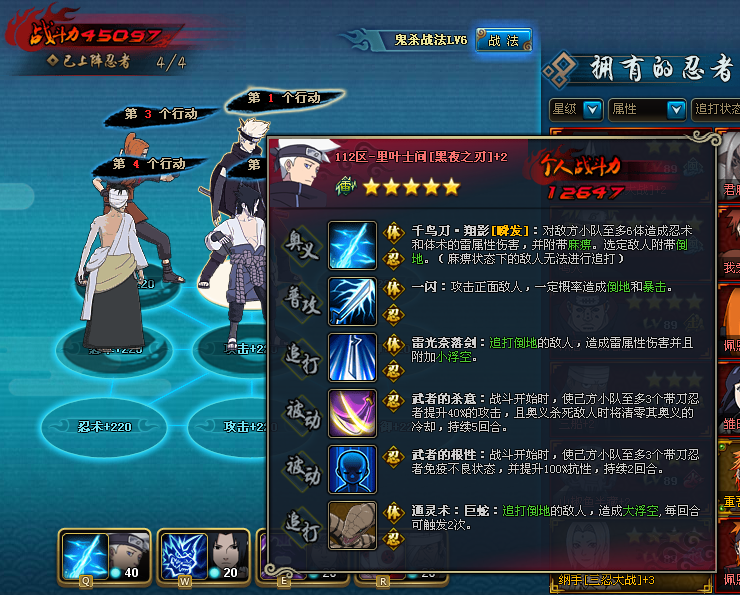Click the 武者的根性 blue figure passive icon
The height and width of the screenshot is (595, 740).
pos(352,469)
